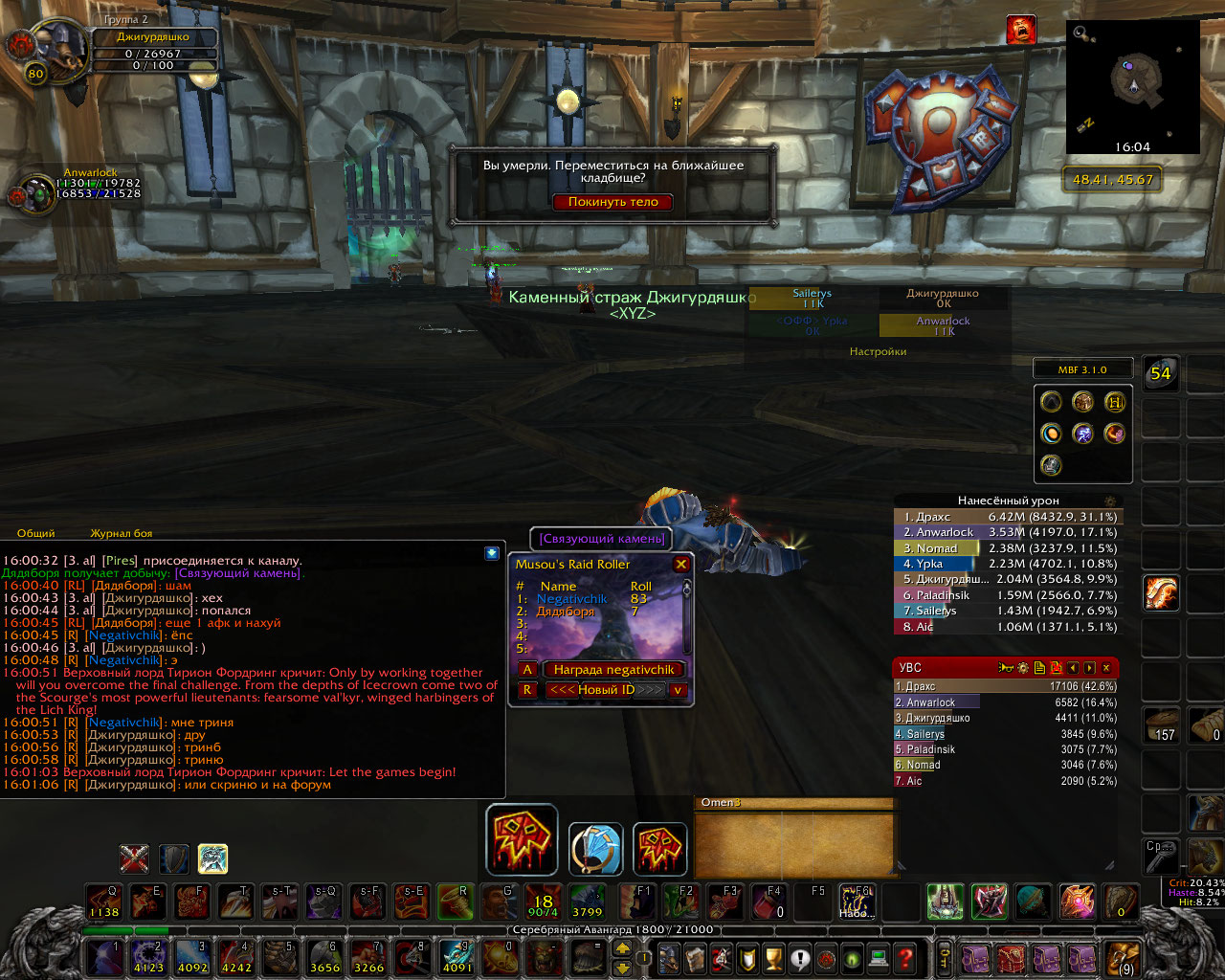Select Драхс row in Нанесённый урон
Image resolution: width=1225 pixels, height=980 pixels.
[x=1005, y=517]
